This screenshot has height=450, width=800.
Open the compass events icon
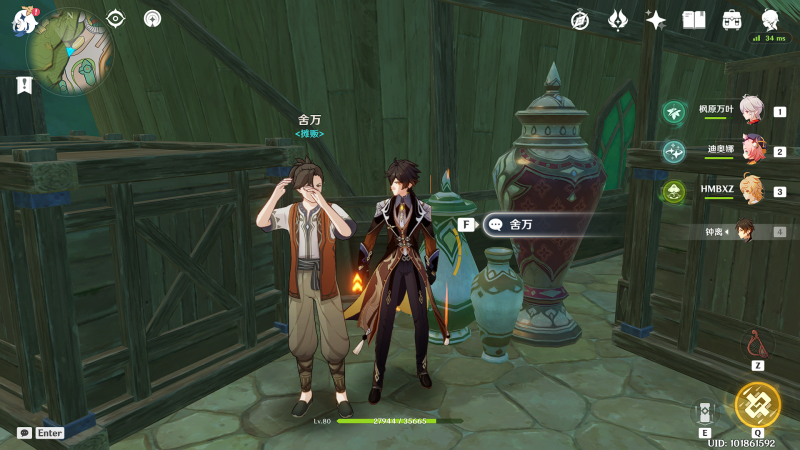point(580,20)
